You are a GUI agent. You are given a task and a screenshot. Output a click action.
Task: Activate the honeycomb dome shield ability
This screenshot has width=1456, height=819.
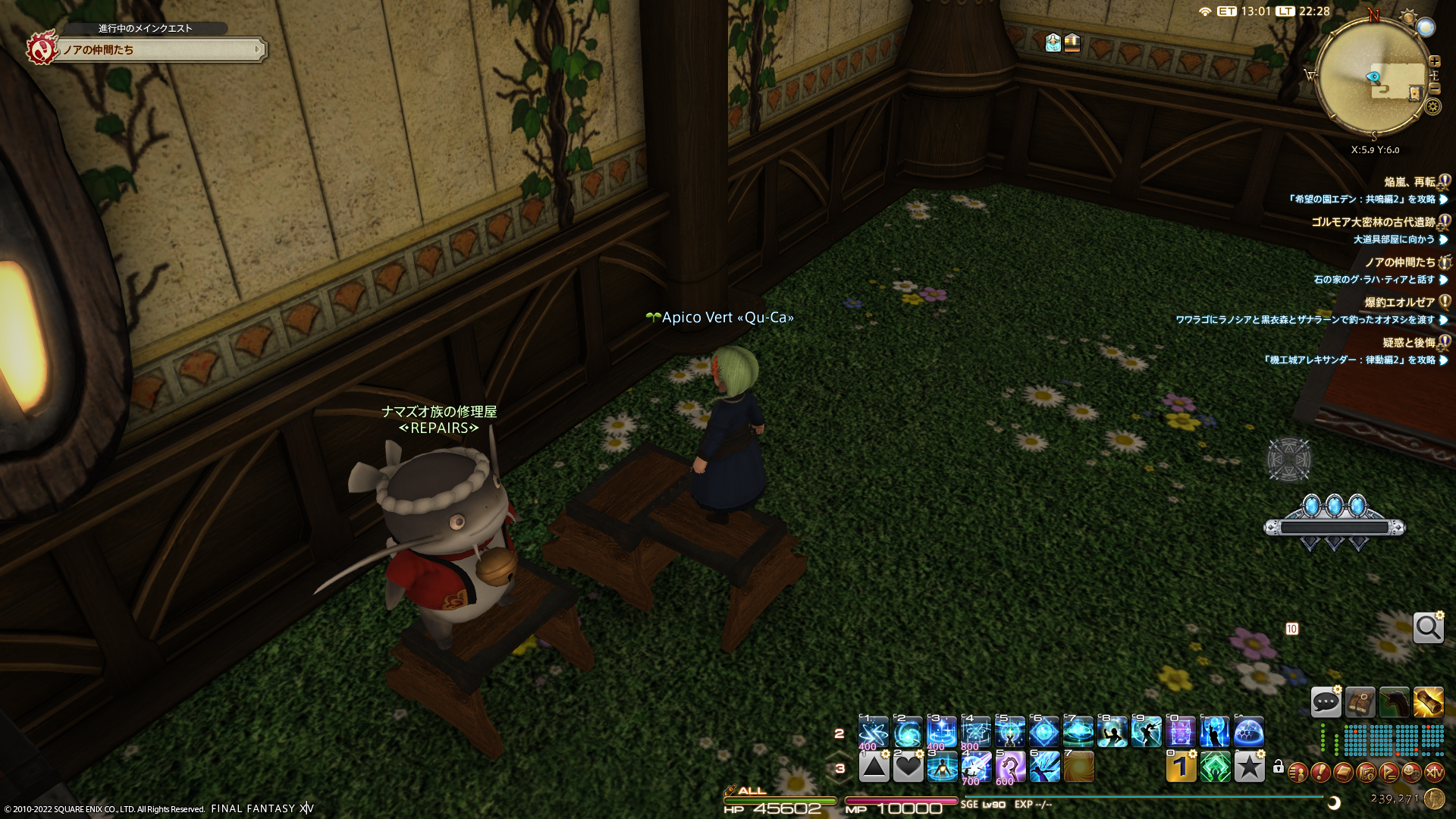click(x=1248, y=733)
